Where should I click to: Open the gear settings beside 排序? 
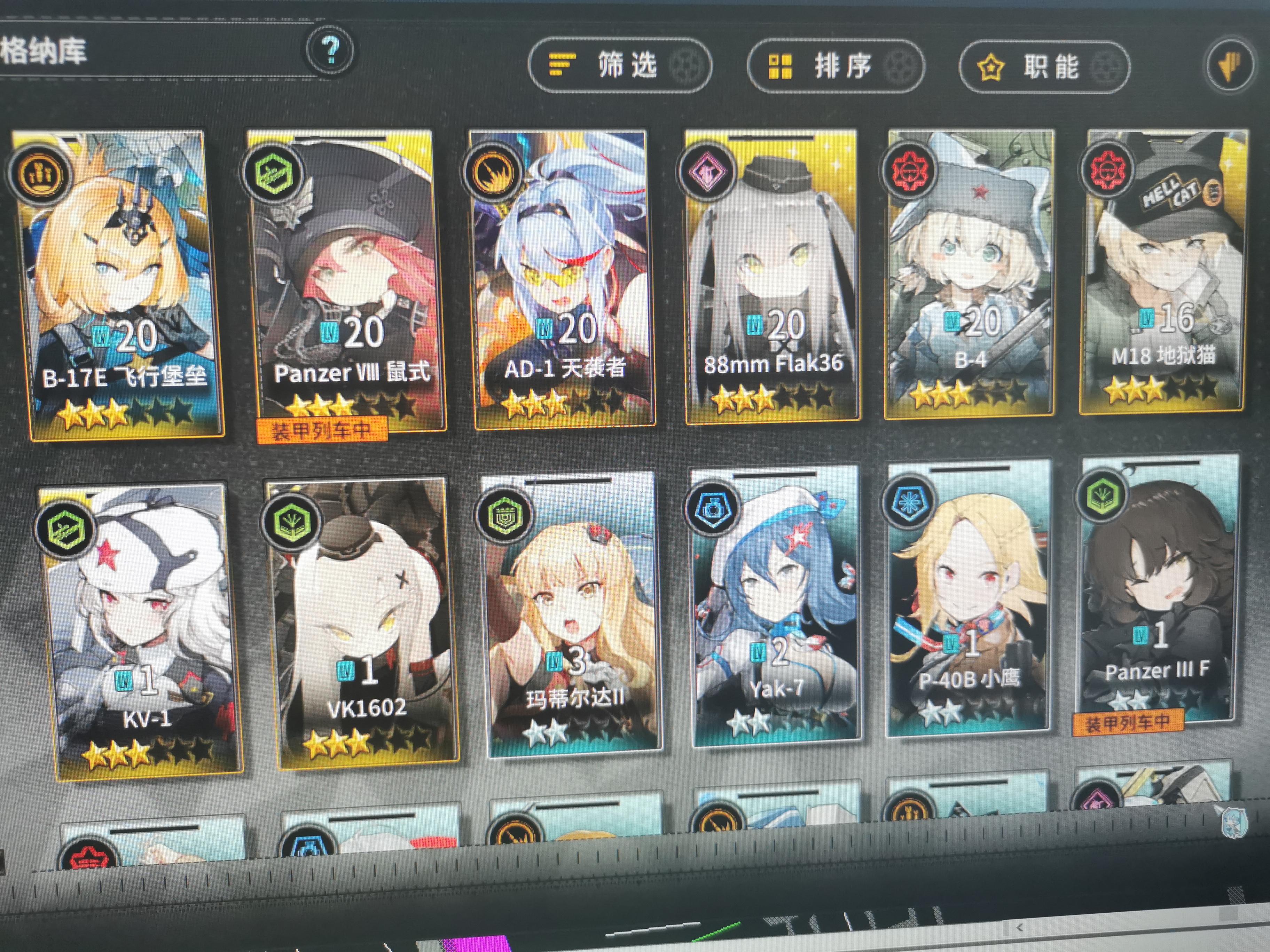tap(902, 68)
